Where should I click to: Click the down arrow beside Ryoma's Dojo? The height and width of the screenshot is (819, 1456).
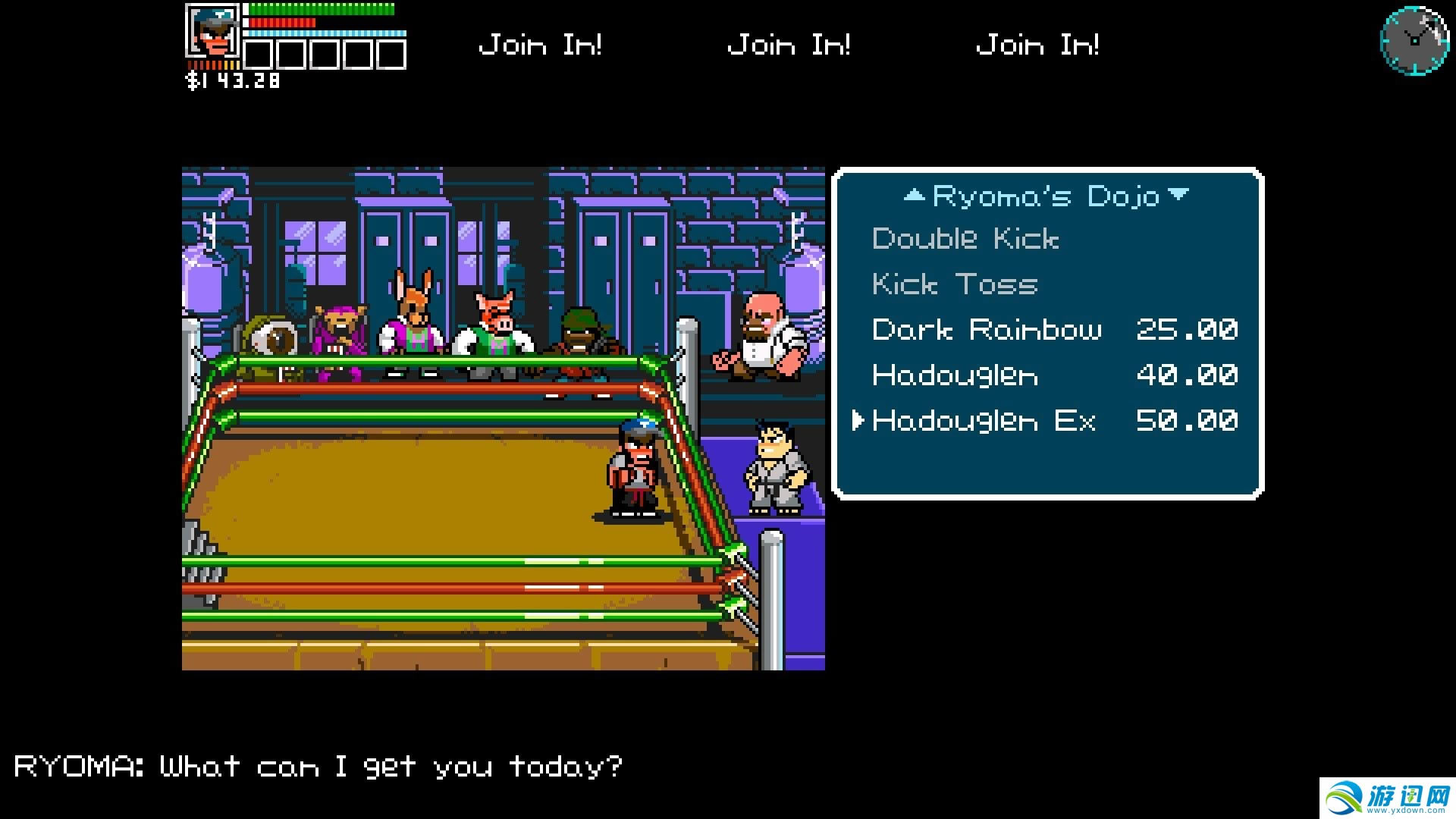click(1178, 195)
